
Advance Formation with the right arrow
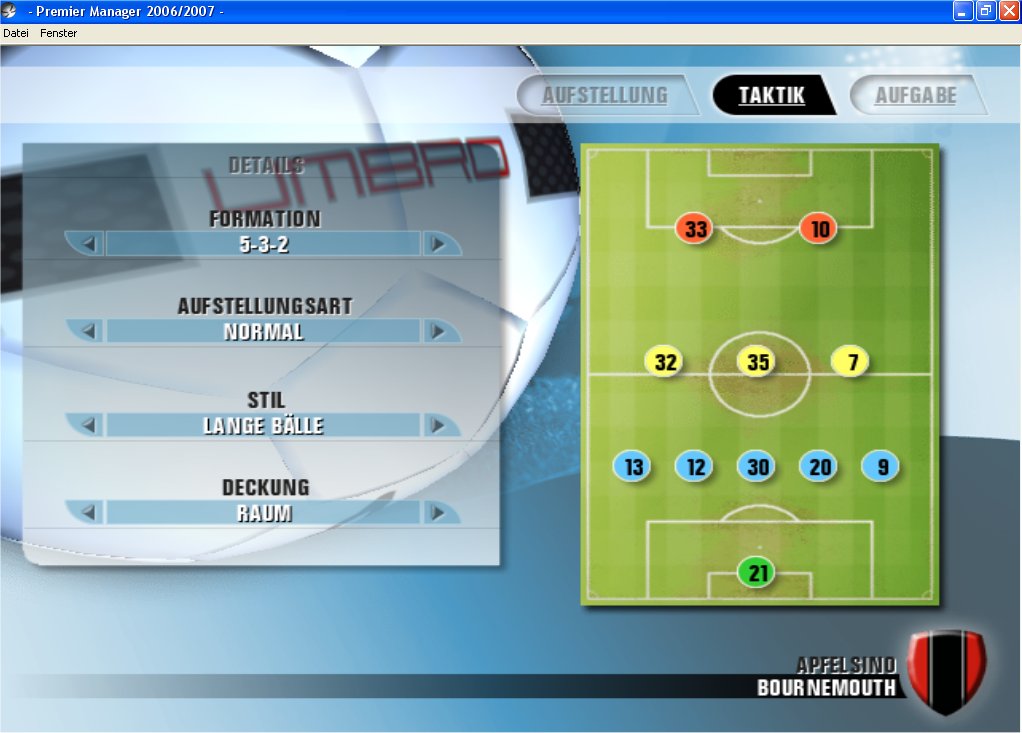[x=437, y=244]
